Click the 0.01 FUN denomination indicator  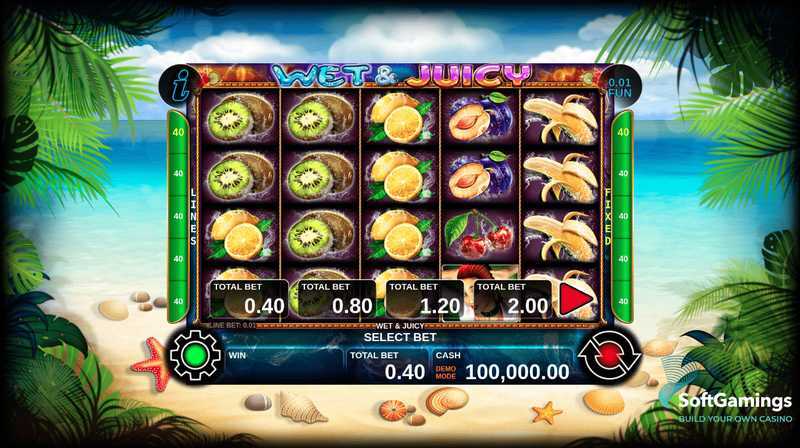click(x=620, y=86)
